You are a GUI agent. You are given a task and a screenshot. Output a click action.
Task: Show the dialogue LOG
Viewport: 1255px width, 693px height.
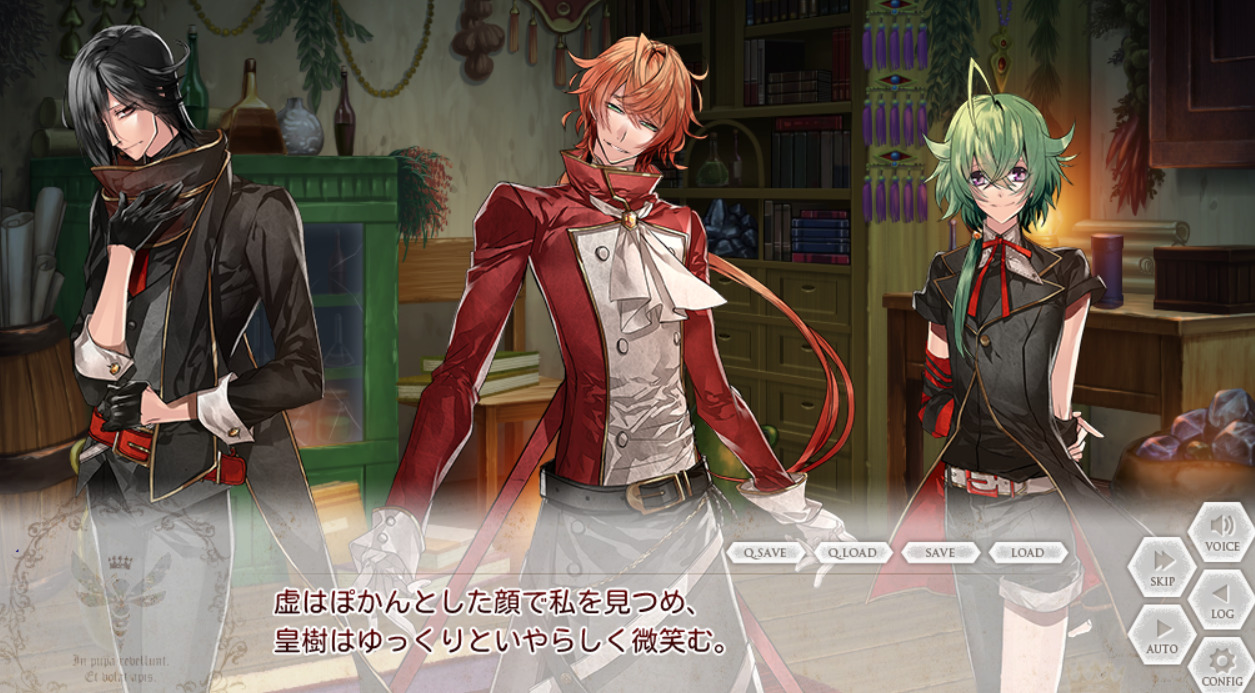(x=1222, y=599)
